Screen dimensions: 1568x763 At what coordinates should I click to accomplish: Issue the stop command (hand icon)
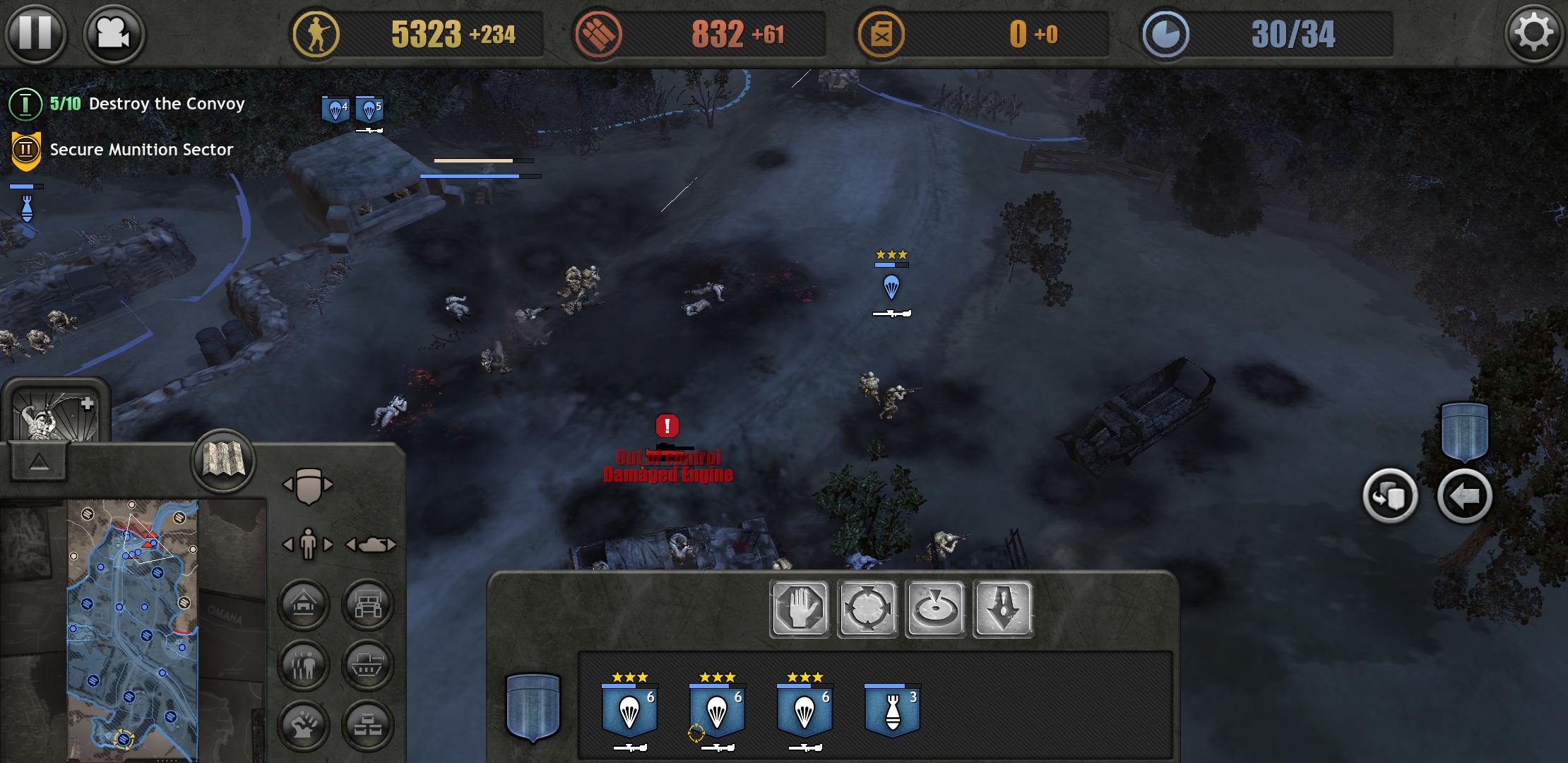pos(800,608)
